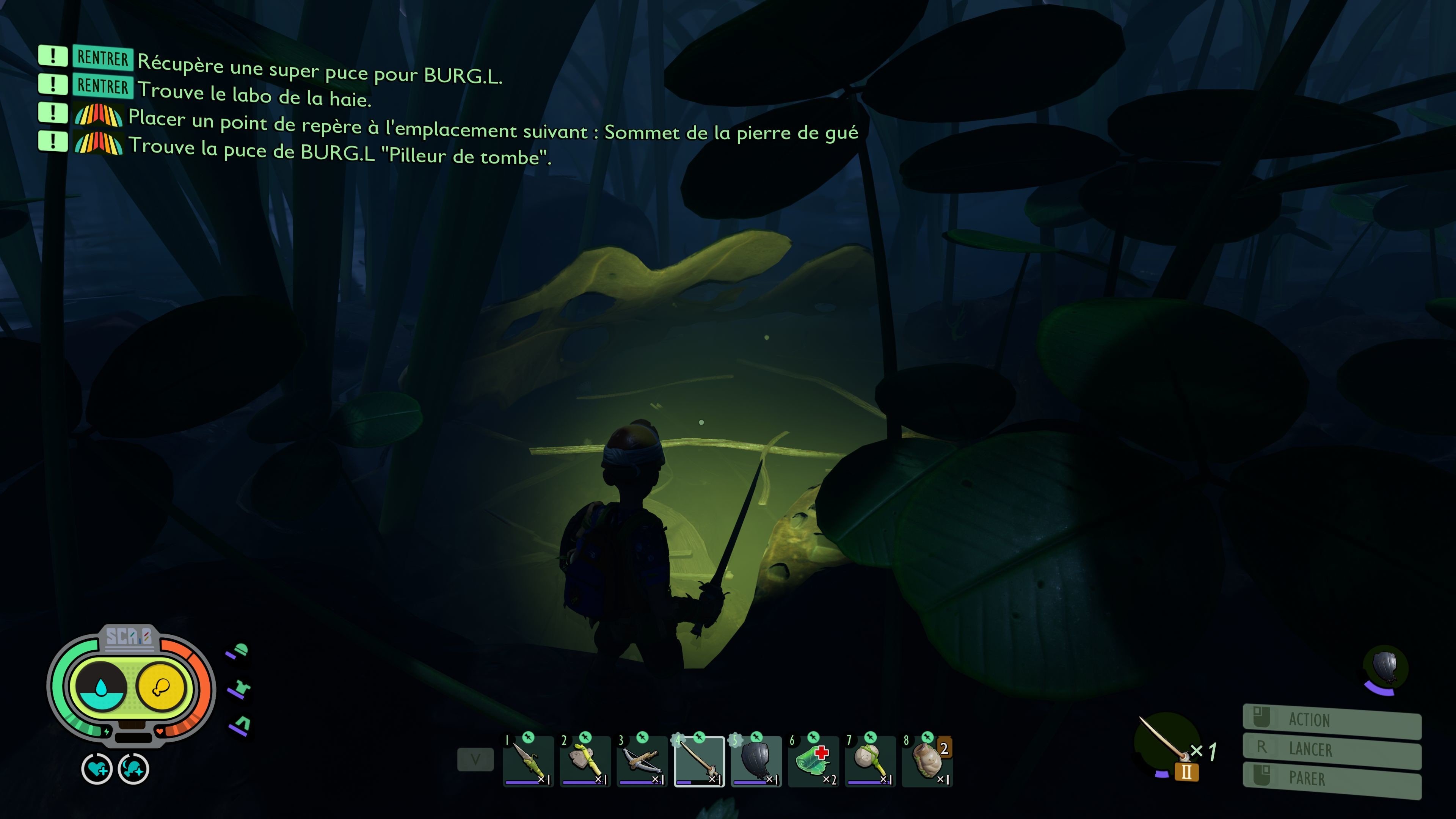Image resolution: width=1456 pixels, height=819 pixels.
Task: Click the thirst water drop gauge
Action: (x=101, y=687)
